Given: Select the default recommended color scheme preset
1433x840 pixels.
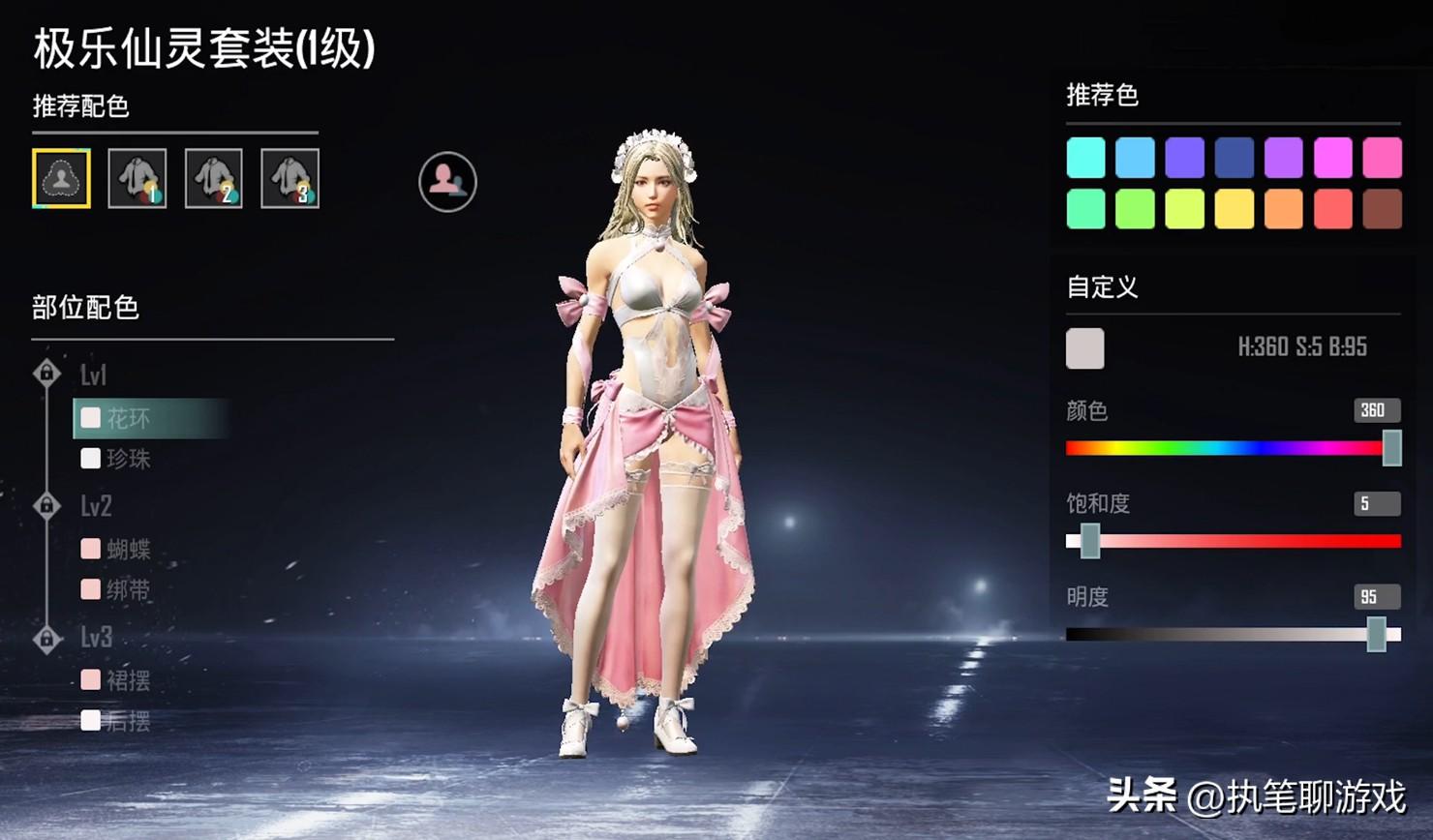Looking at the screenshot, I should pyautogui.click(x=61, y=178).
